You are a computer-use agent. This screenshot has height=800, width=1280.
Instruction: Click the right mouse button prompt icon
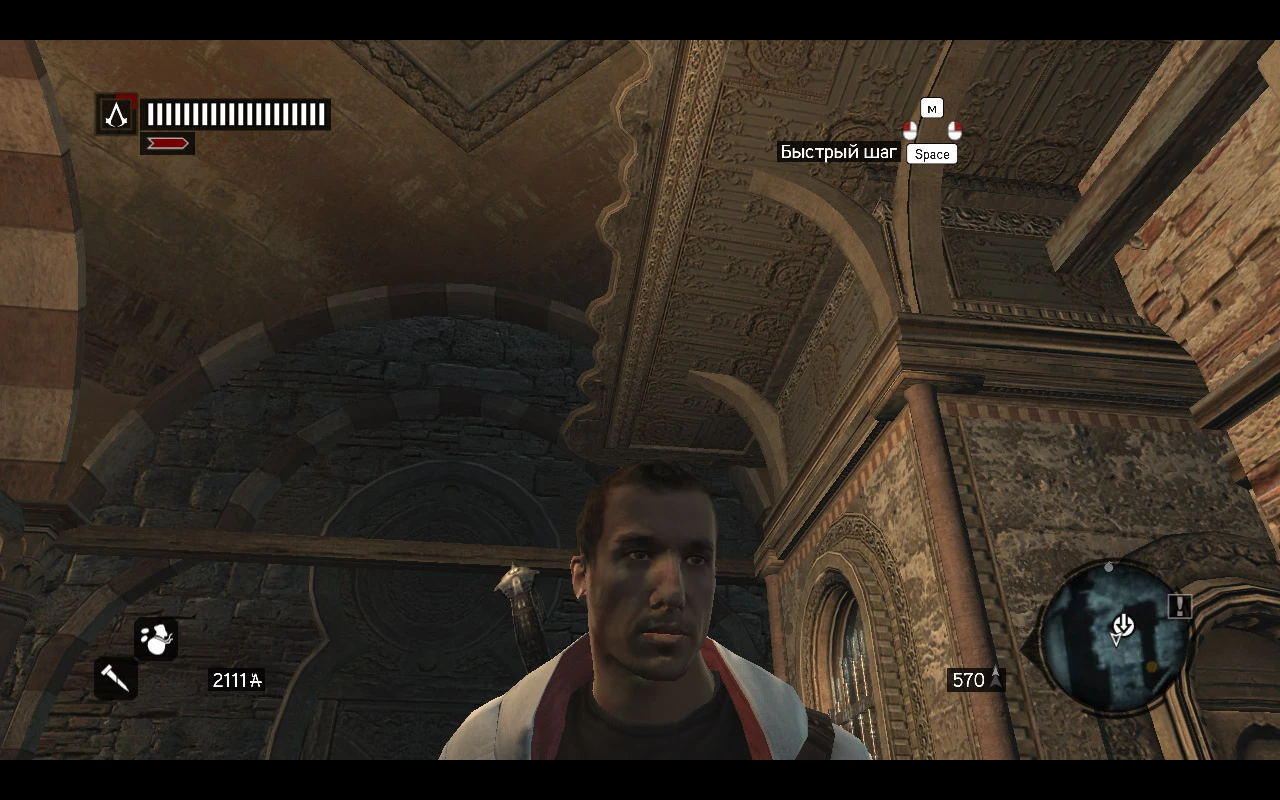pos(954,131)
